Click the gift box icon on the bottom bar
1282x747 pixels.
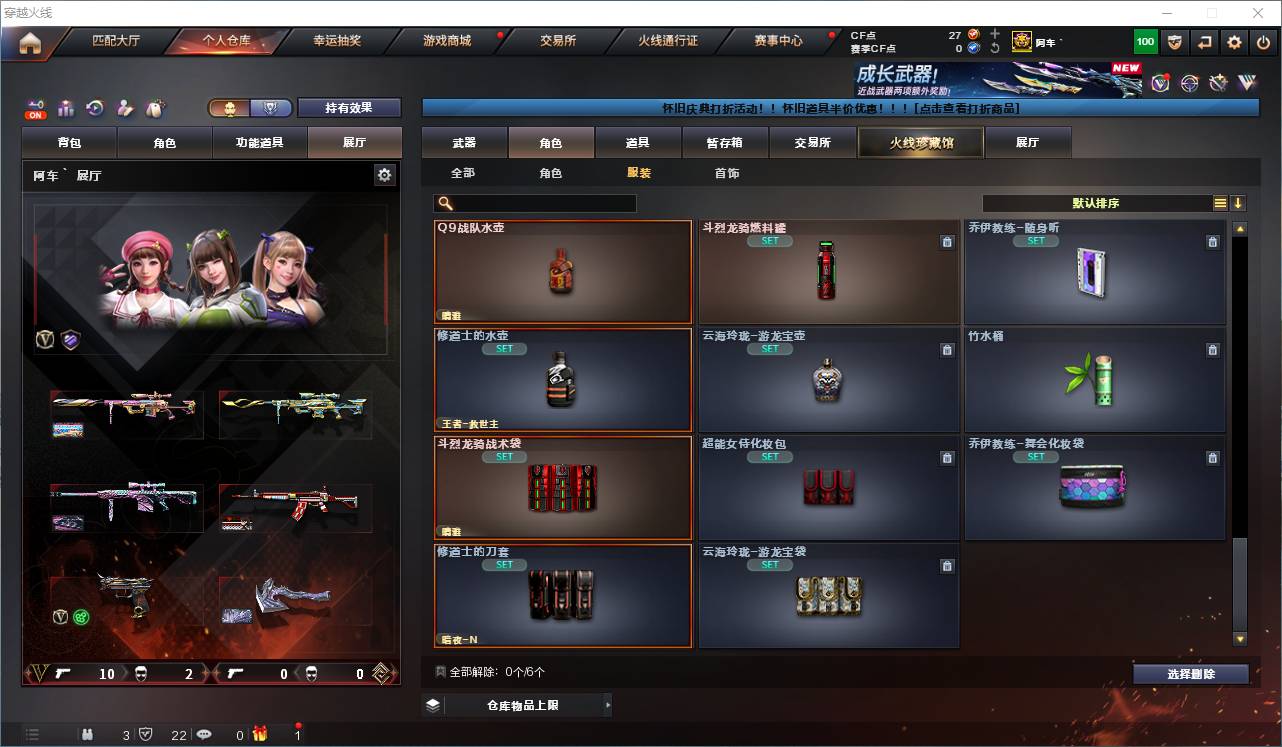click(x=260, y=733)
